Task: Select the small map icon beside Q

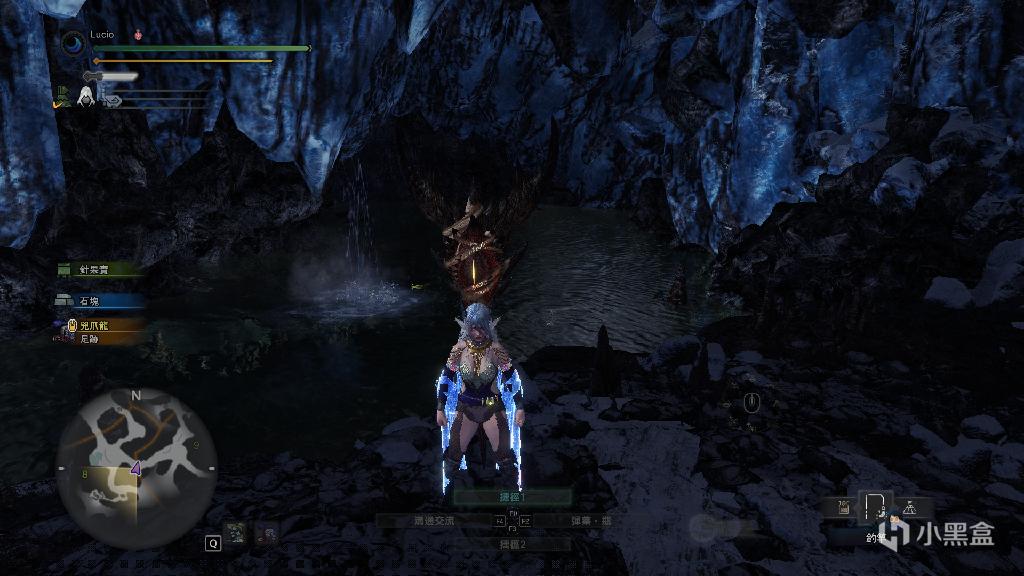Action: (x=235, y=534)
